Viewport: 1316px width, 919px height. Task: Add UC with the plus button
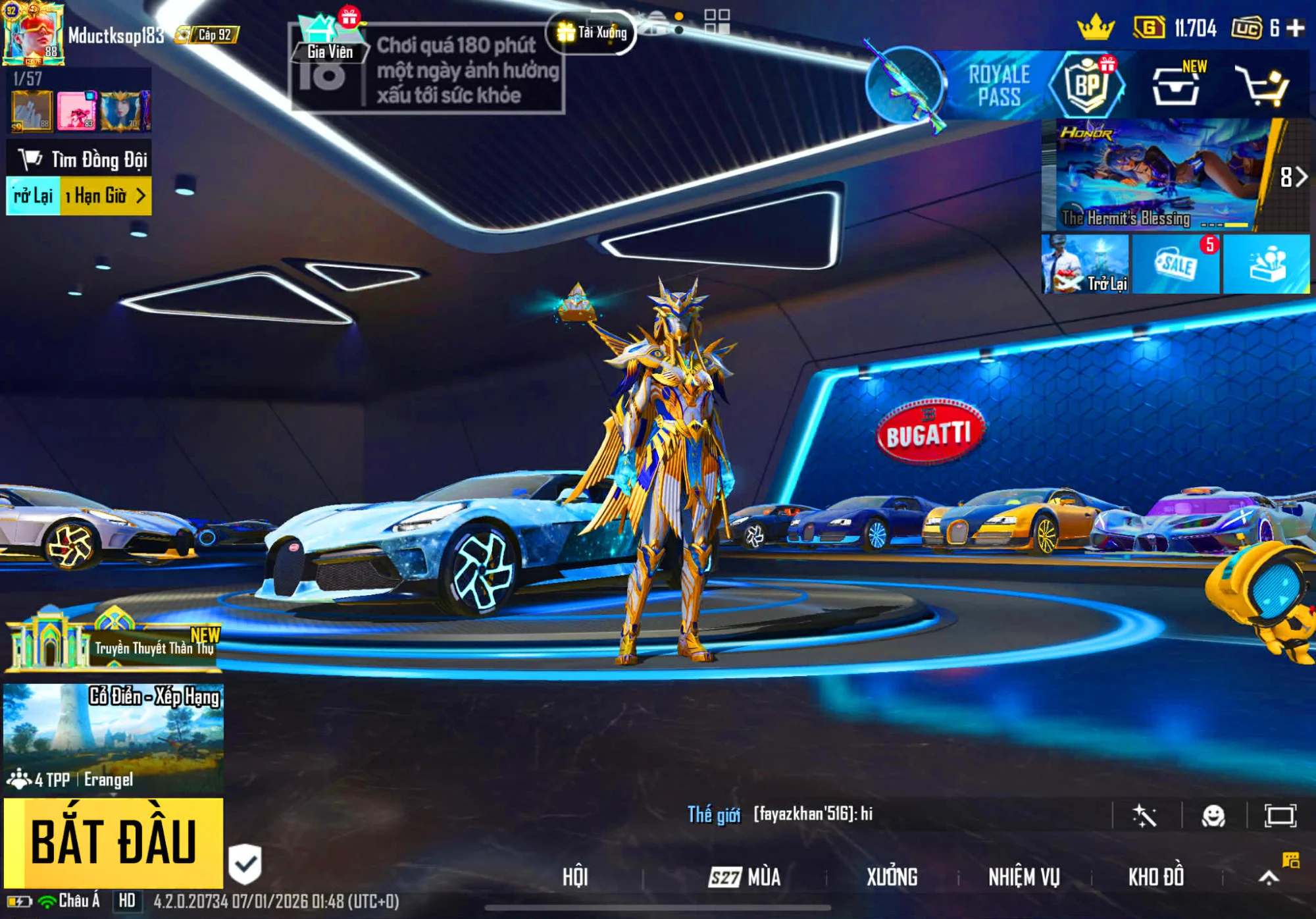[1295, 28]
